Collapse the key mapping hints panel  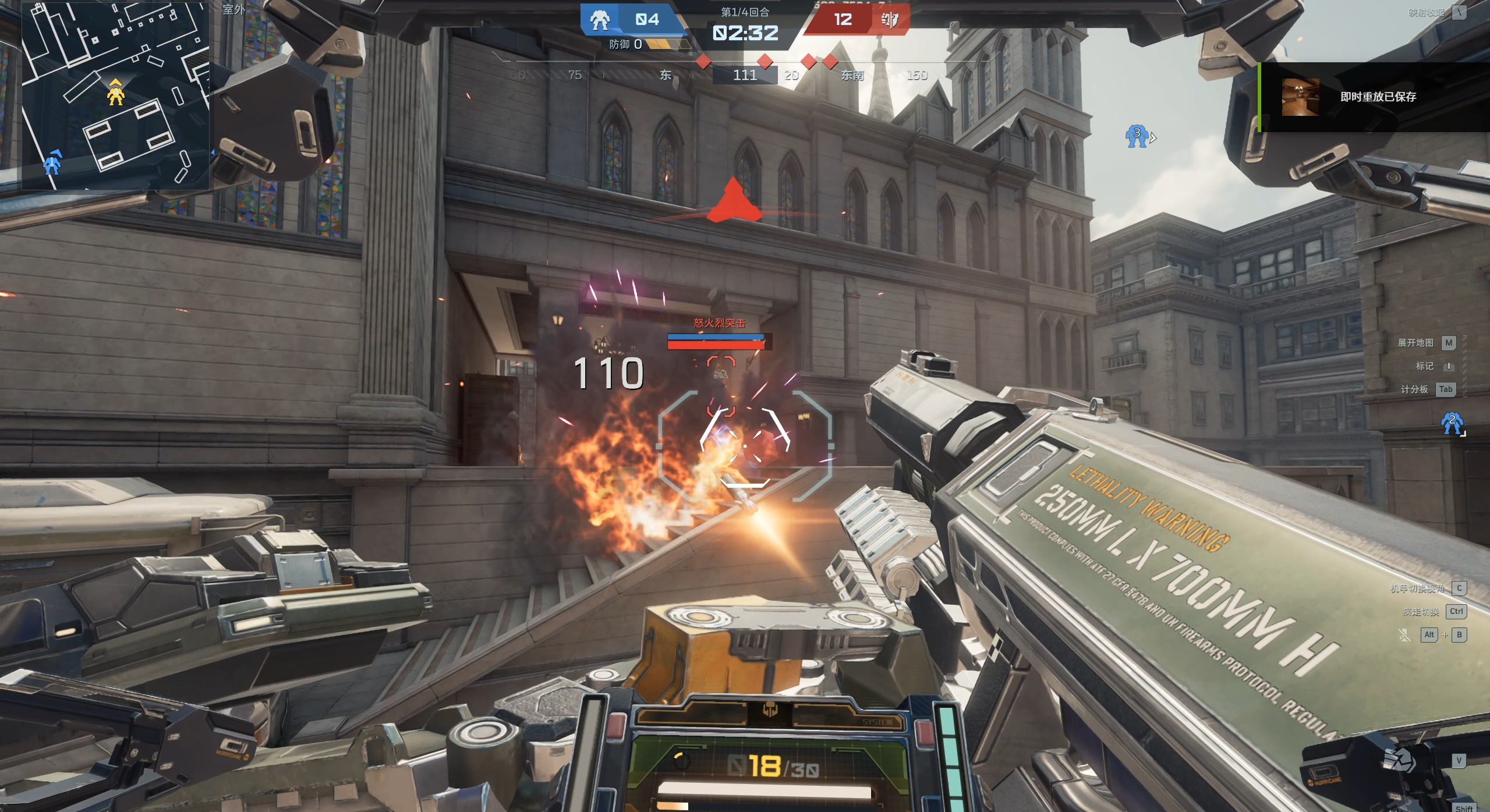[x=1459, y=12]
